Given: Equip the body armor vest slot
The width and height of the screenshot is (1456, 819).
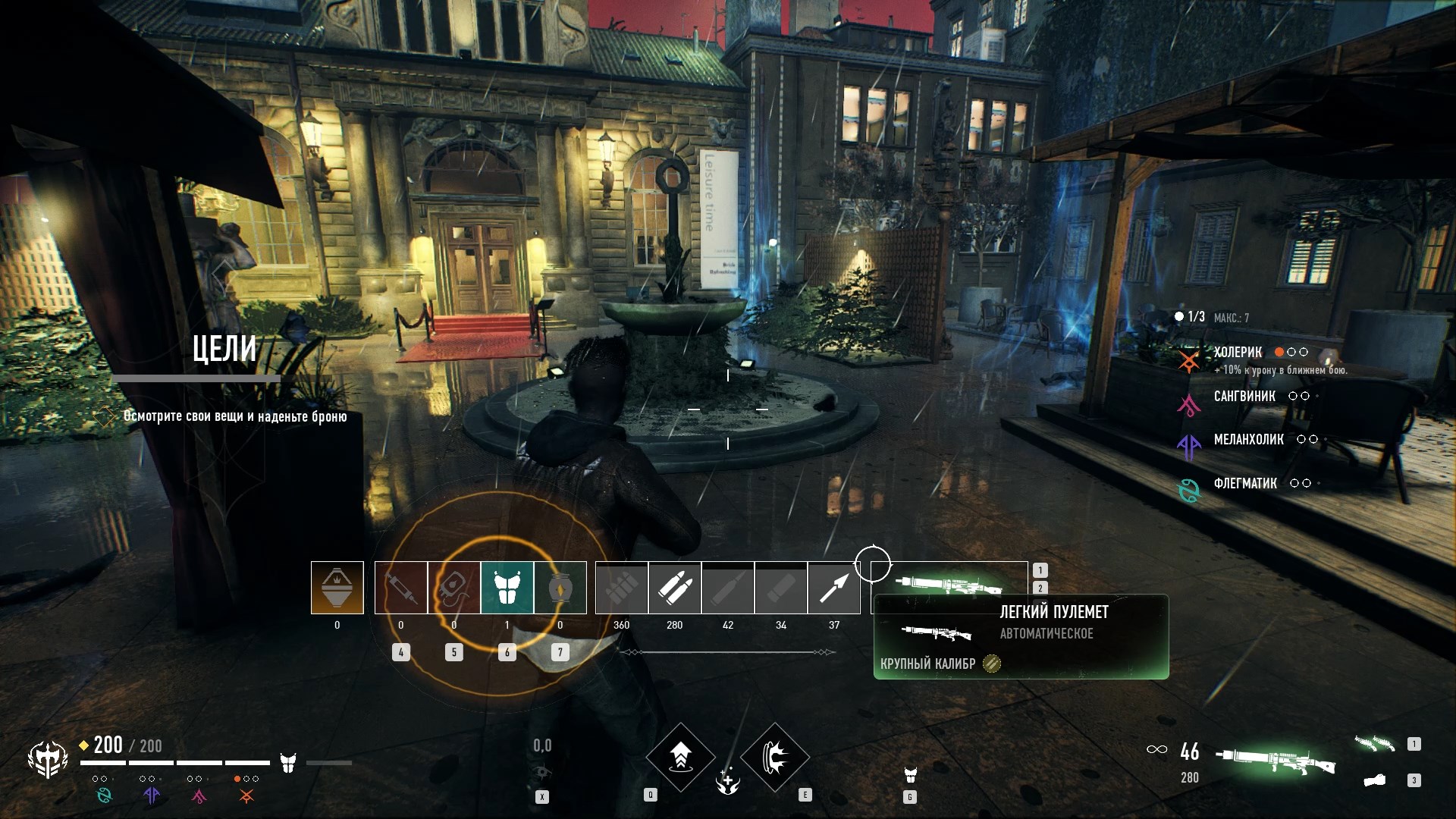Looking at the screenshot, I should pos(507,588).
